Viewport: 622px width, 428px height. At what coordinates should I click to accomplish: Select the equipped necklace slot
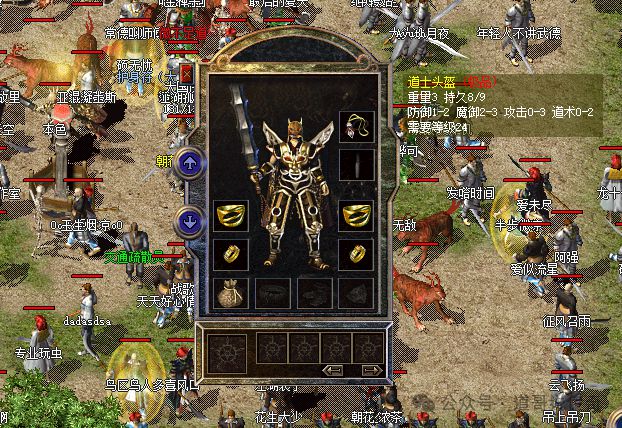pos(353,127)
